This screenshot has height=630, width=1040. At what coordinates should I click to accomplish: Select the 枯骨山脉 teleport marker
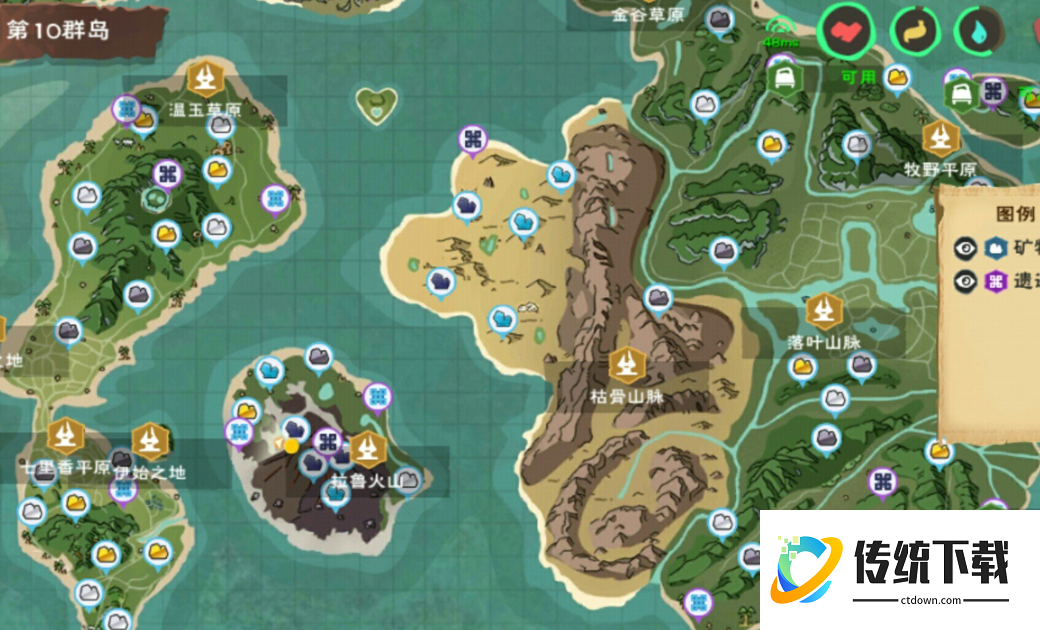click(x=626, y=365)
